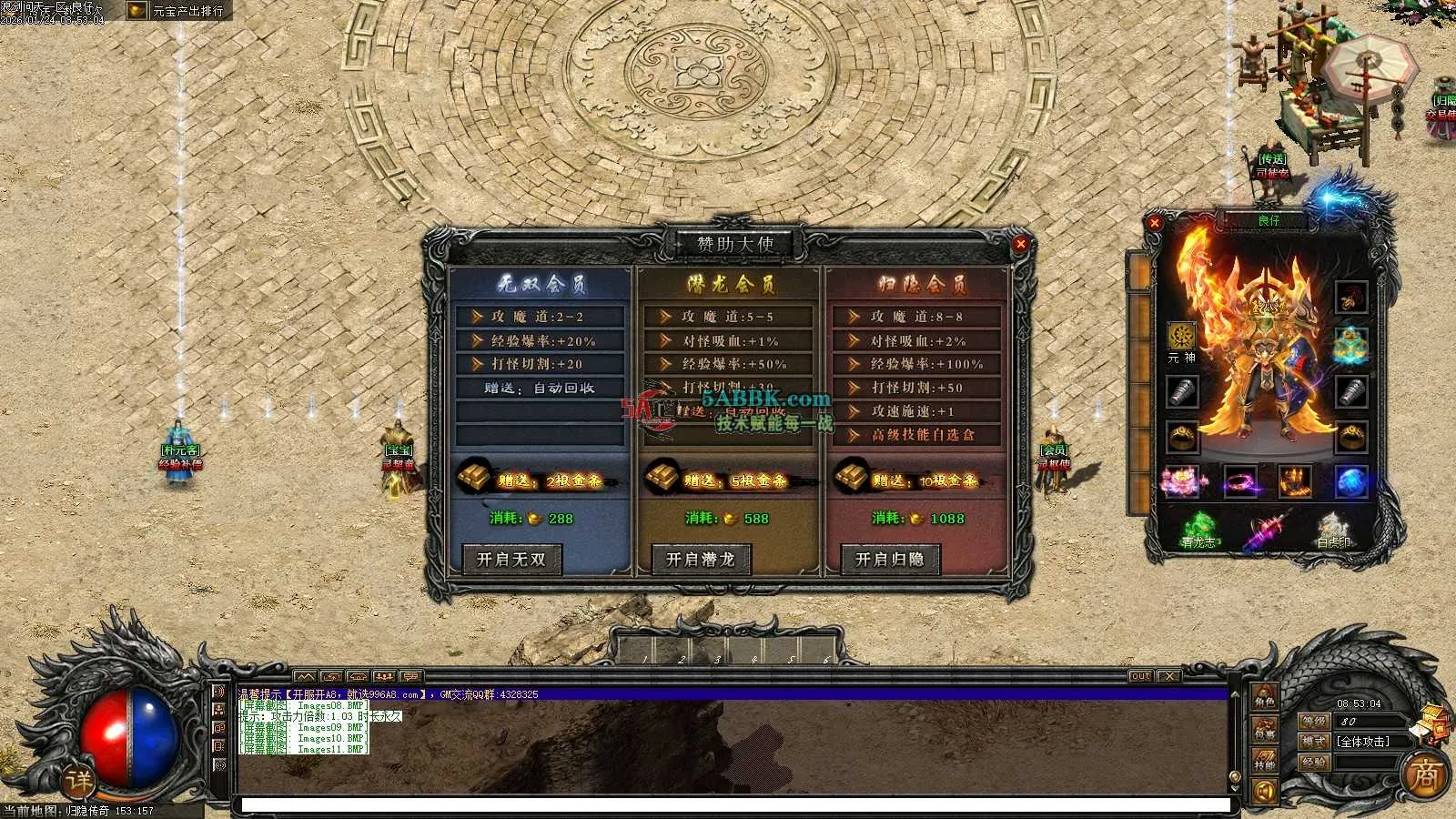Click the chat bar X button

click(x=1168, y=676)
